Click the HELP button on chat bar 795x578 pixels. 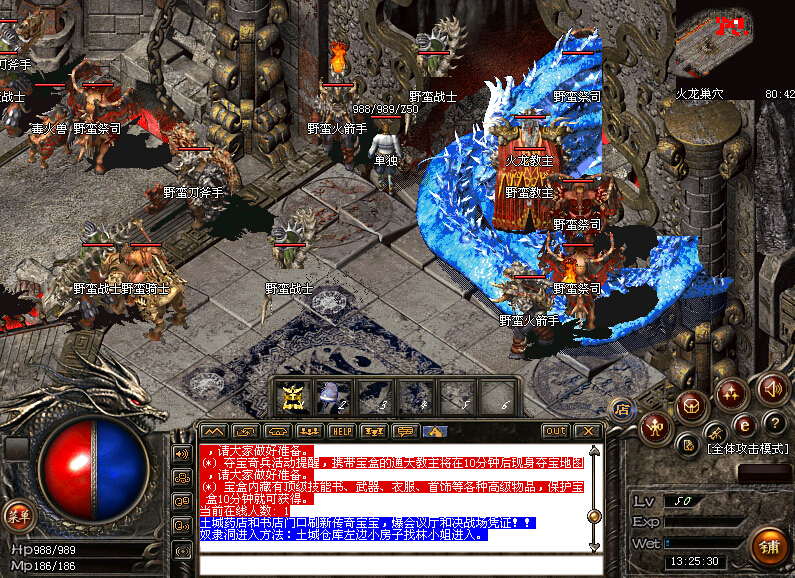pos(342,431)
